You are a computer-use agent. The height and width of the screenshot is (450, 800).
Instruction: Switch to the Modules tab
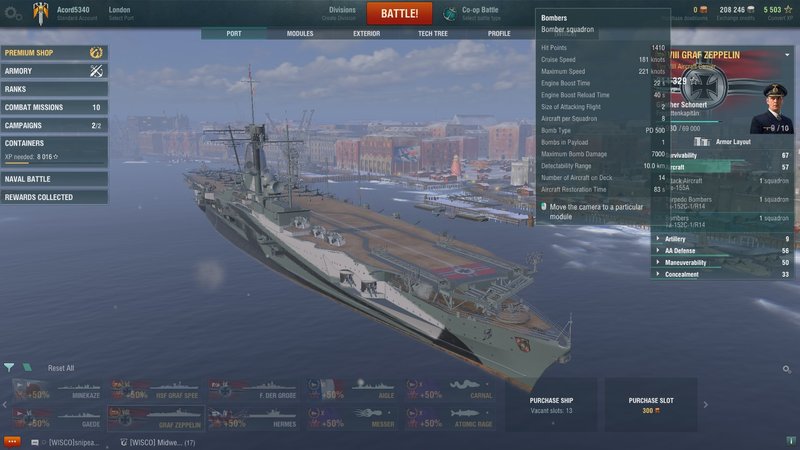300,33
